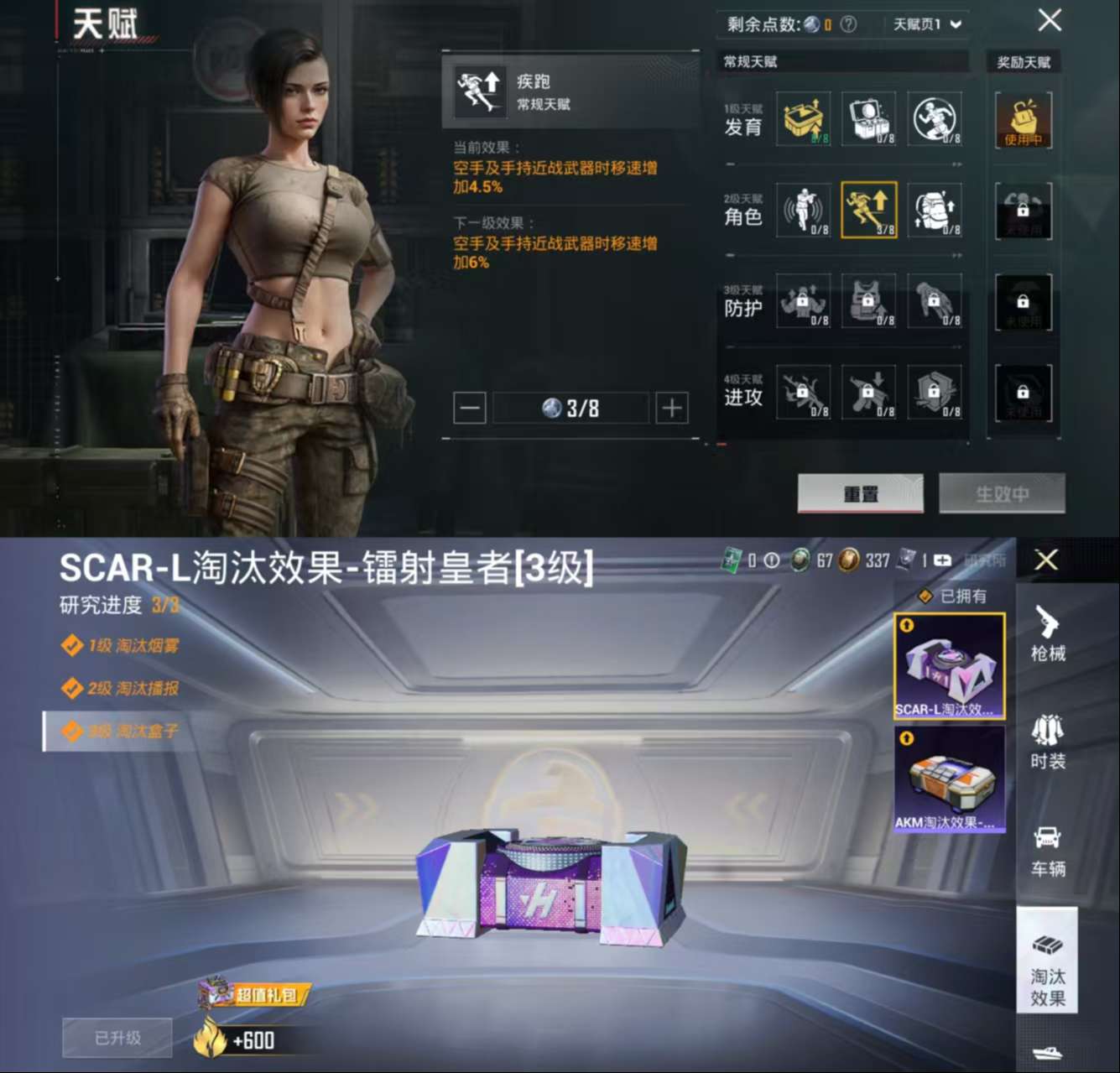Screen dimensions: 1120x1073
Task: Select AKM elimination effect thumbnail
Action: point(949,779)
